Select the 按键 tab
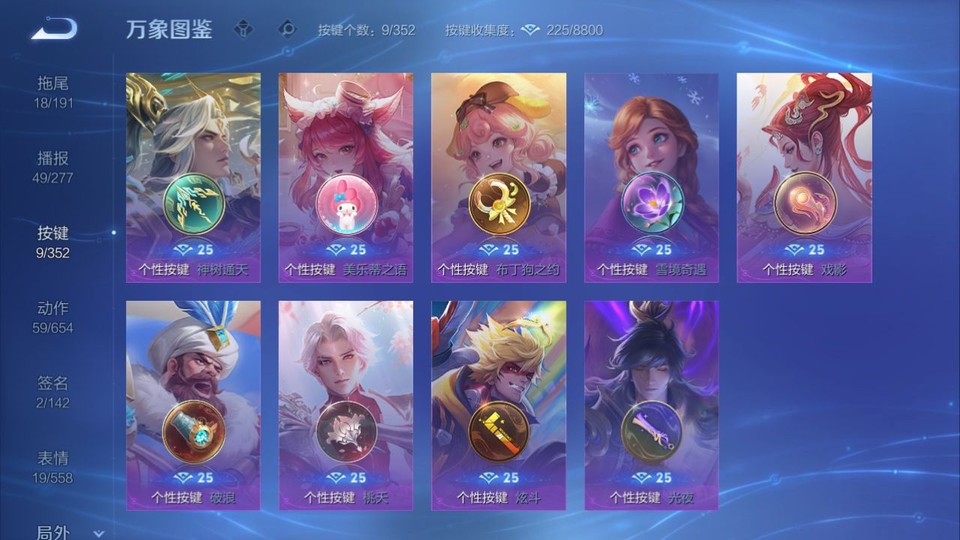960x540 pixels. 53,241
